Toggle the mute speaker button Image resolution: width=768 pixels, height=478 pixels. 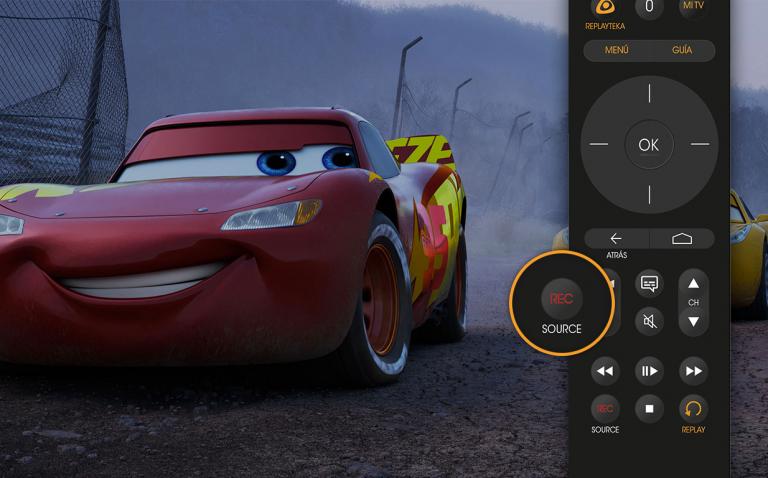click(x=649, y=321)
